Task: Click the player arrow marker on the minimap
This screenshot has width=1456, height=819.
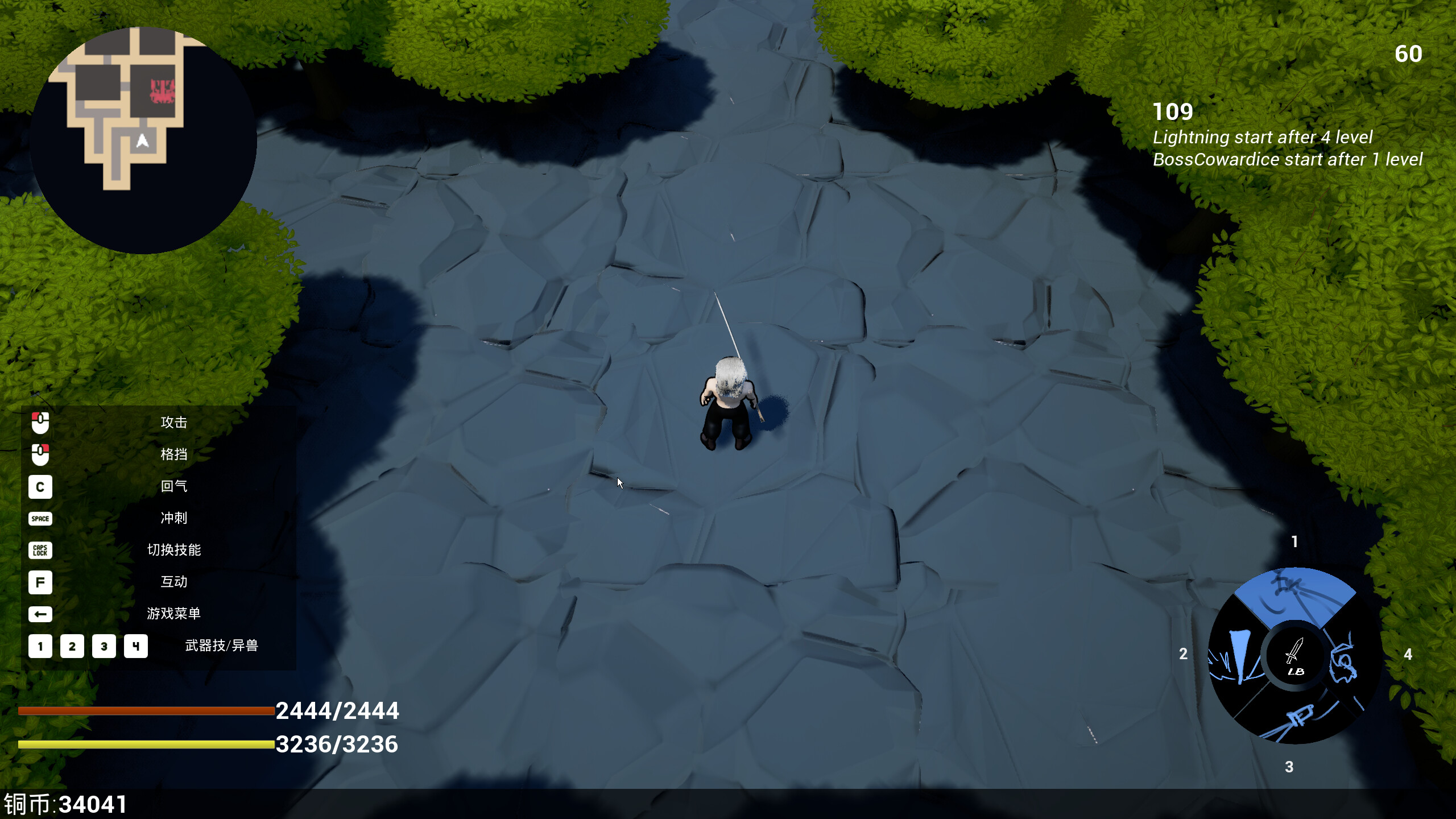Action: coord(142,140)
